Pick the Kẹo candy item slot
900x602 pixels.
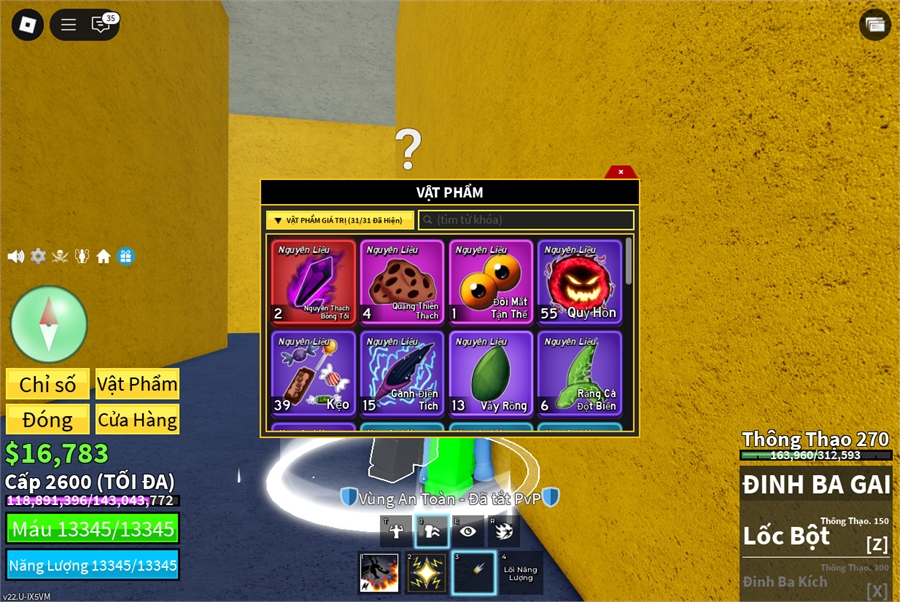[x=313, y=374]
